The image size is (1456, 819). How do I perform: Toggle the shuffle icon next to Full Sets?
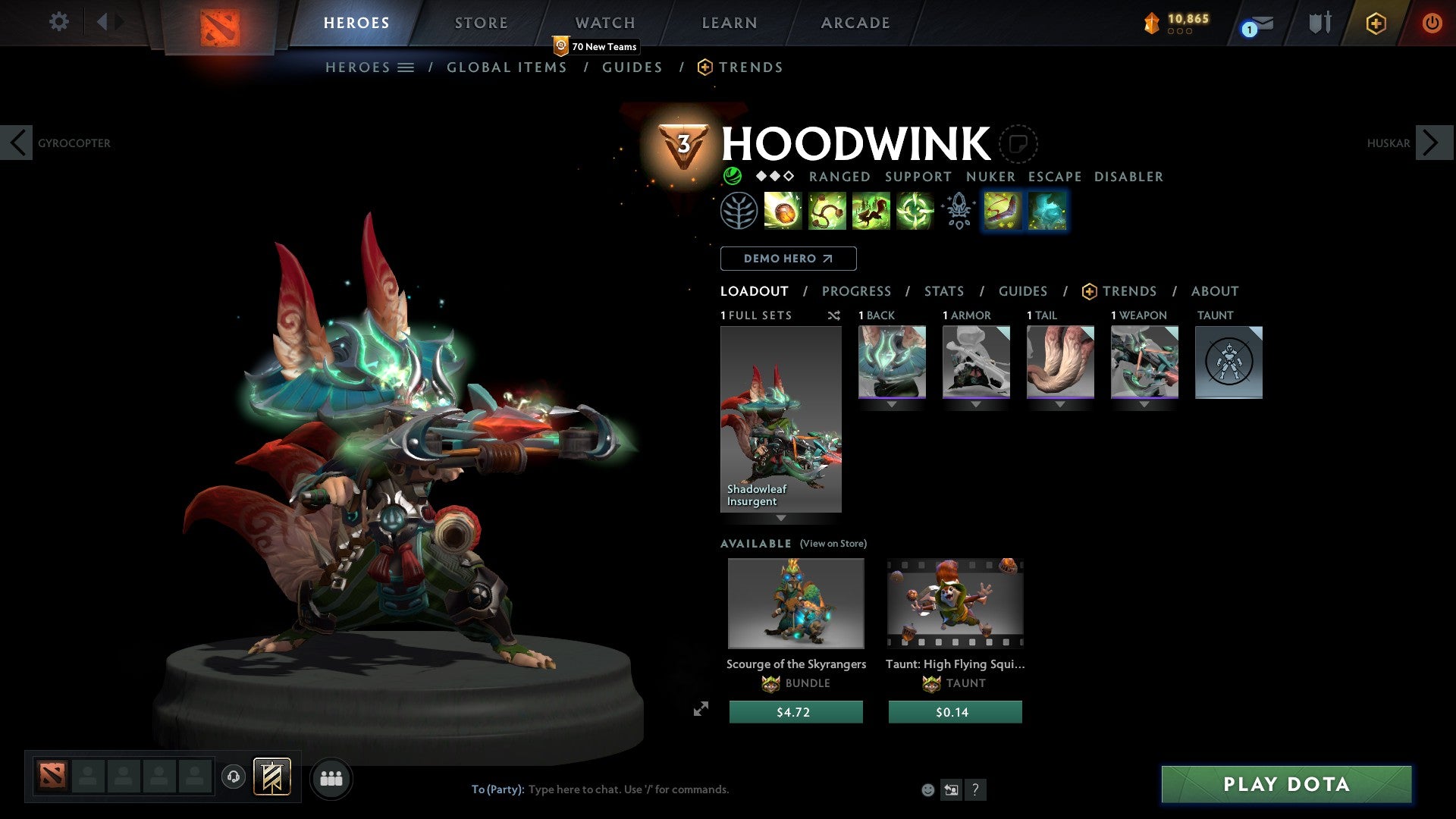834,315
